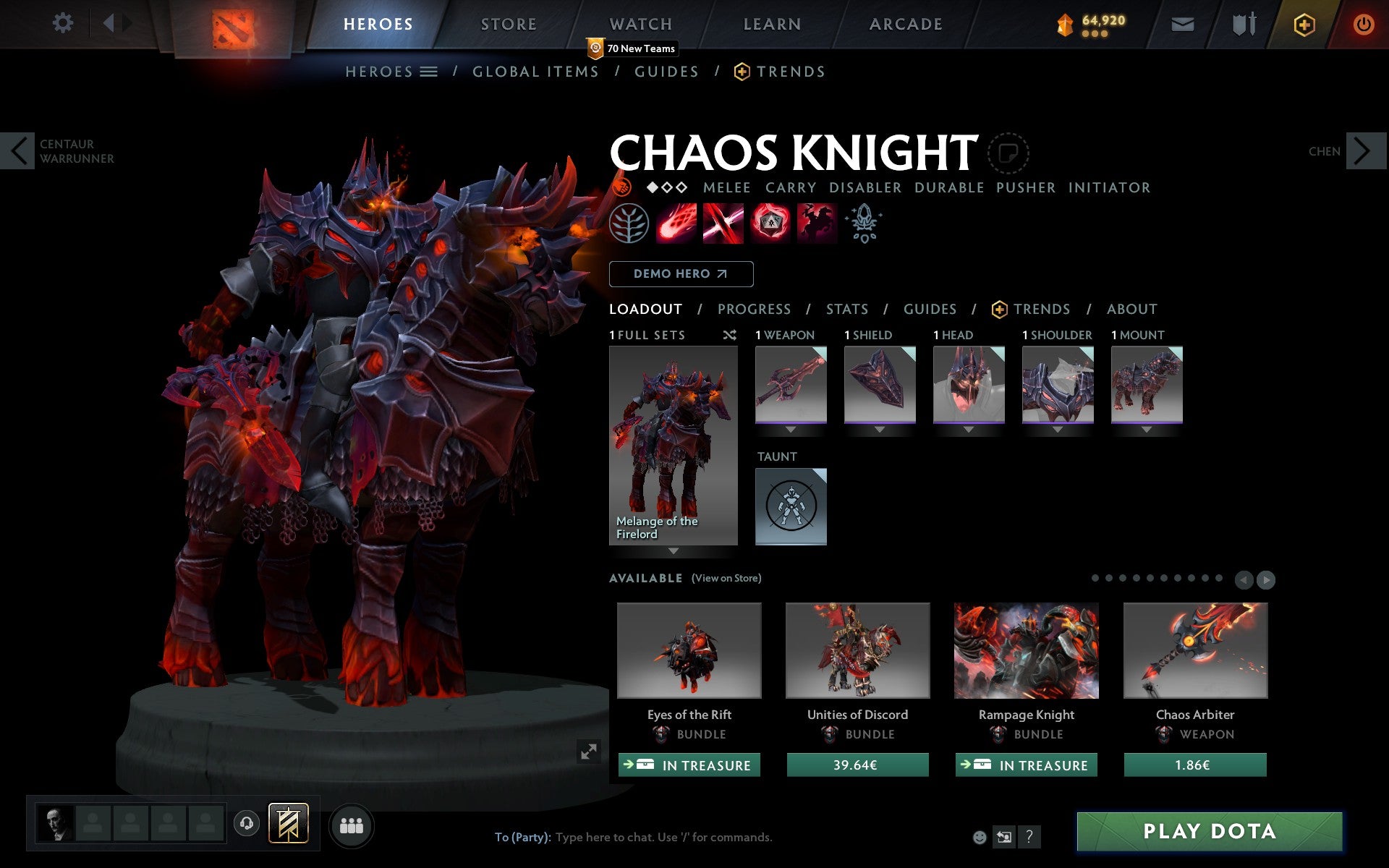Purchase Chaos Arbiter weapon for 1.86€

click(x=1194, y=765)
